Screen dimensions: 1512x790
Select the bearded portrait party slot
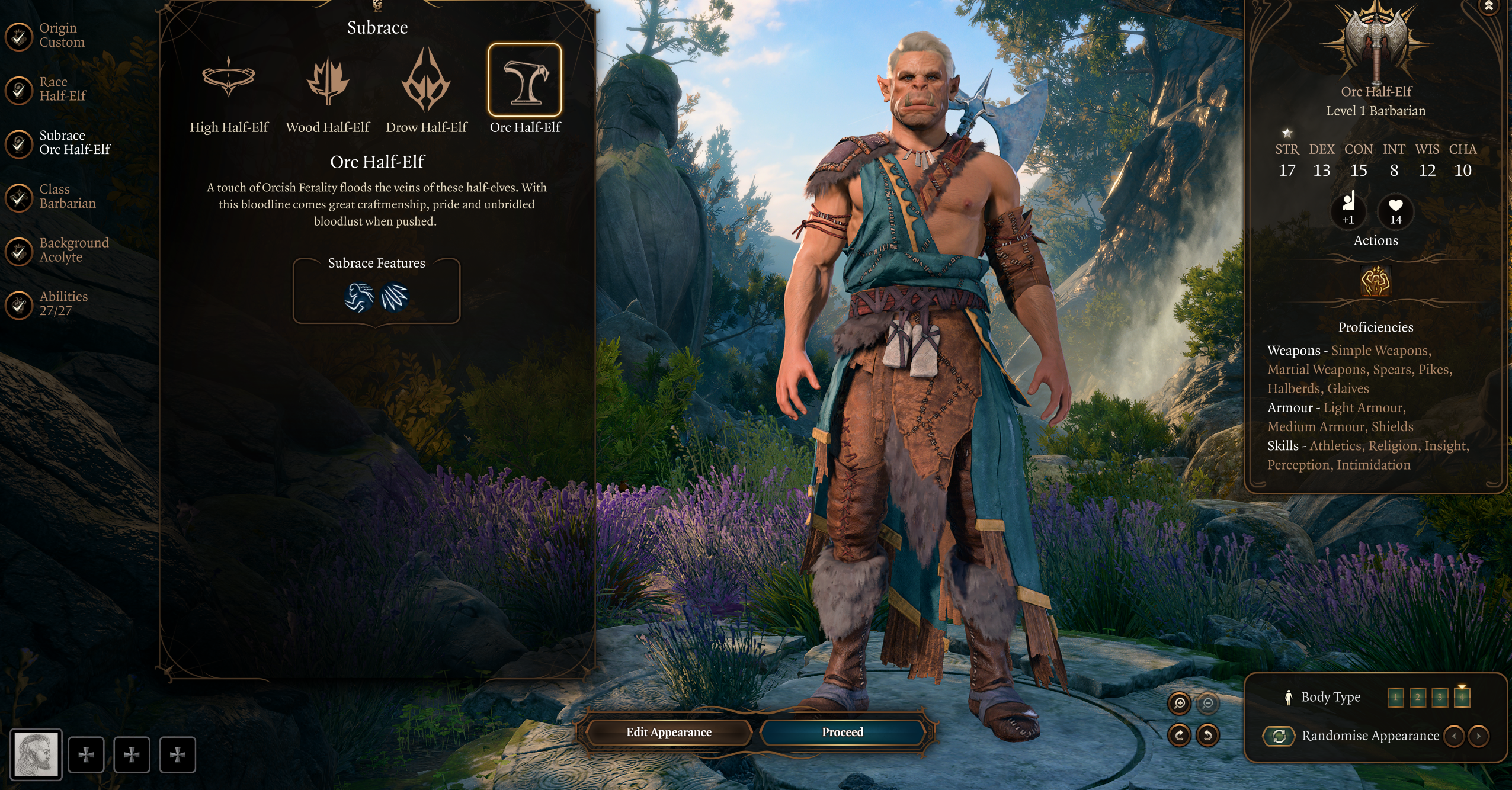(x=36, y=754)
